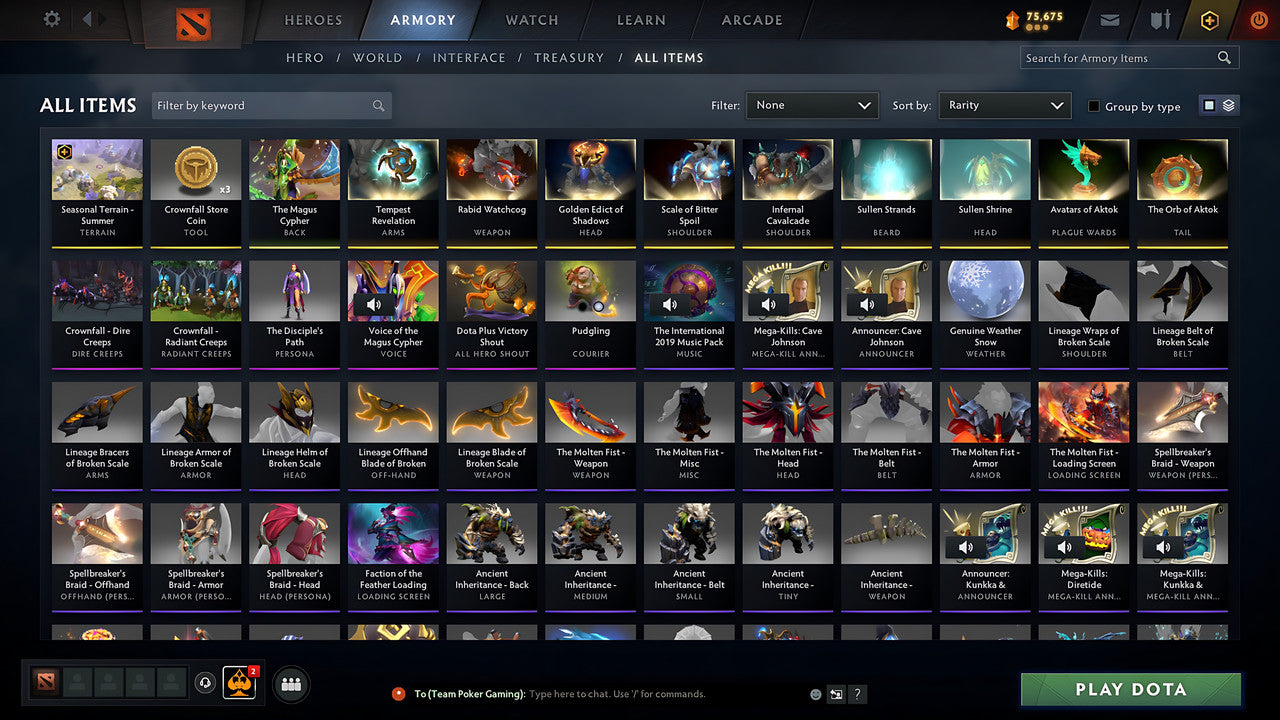Open the Filter dropdown set to None

click(812, 105)
